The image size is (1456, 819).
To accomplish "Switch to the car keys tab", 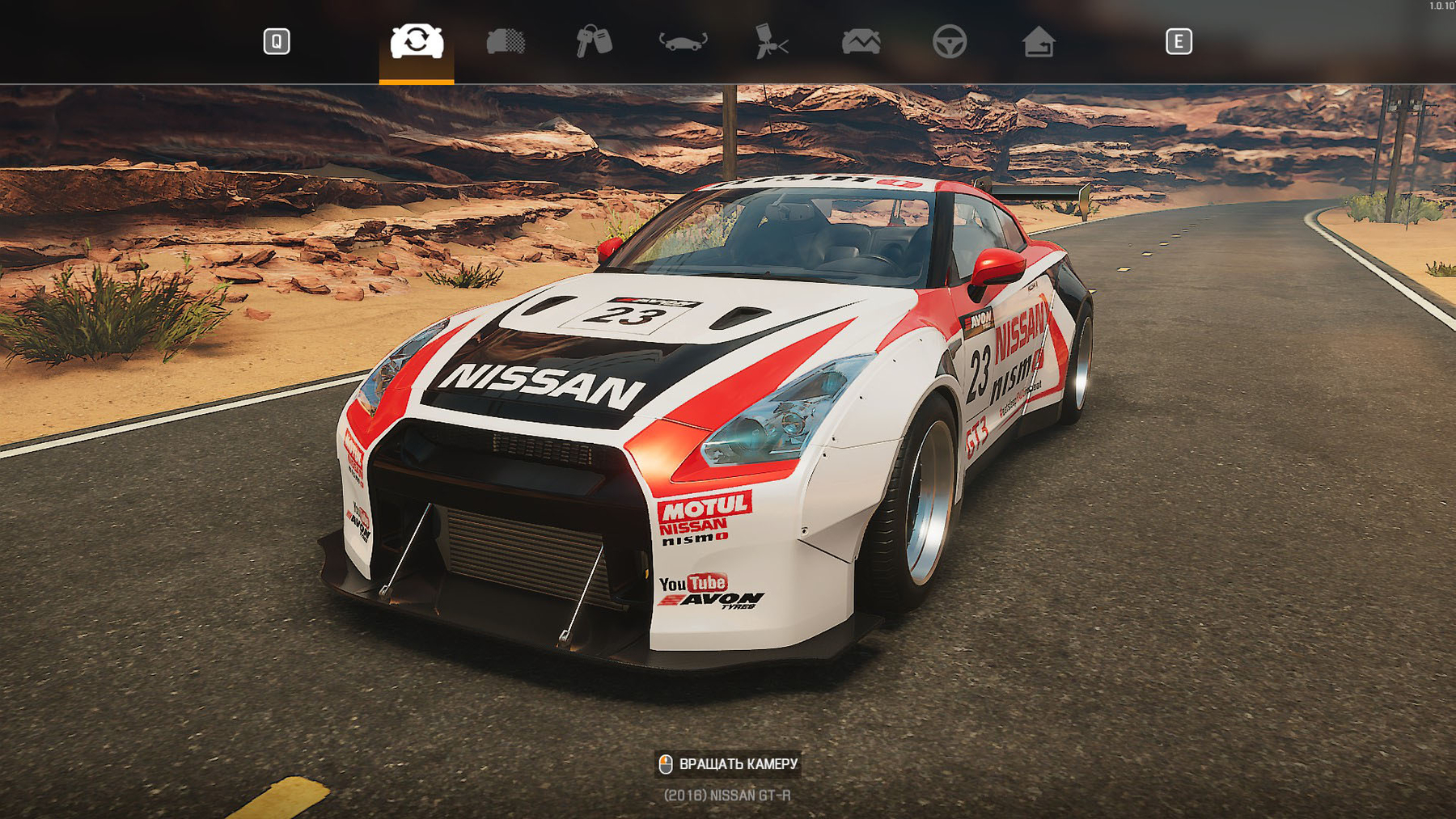I will tap(595, 41).
